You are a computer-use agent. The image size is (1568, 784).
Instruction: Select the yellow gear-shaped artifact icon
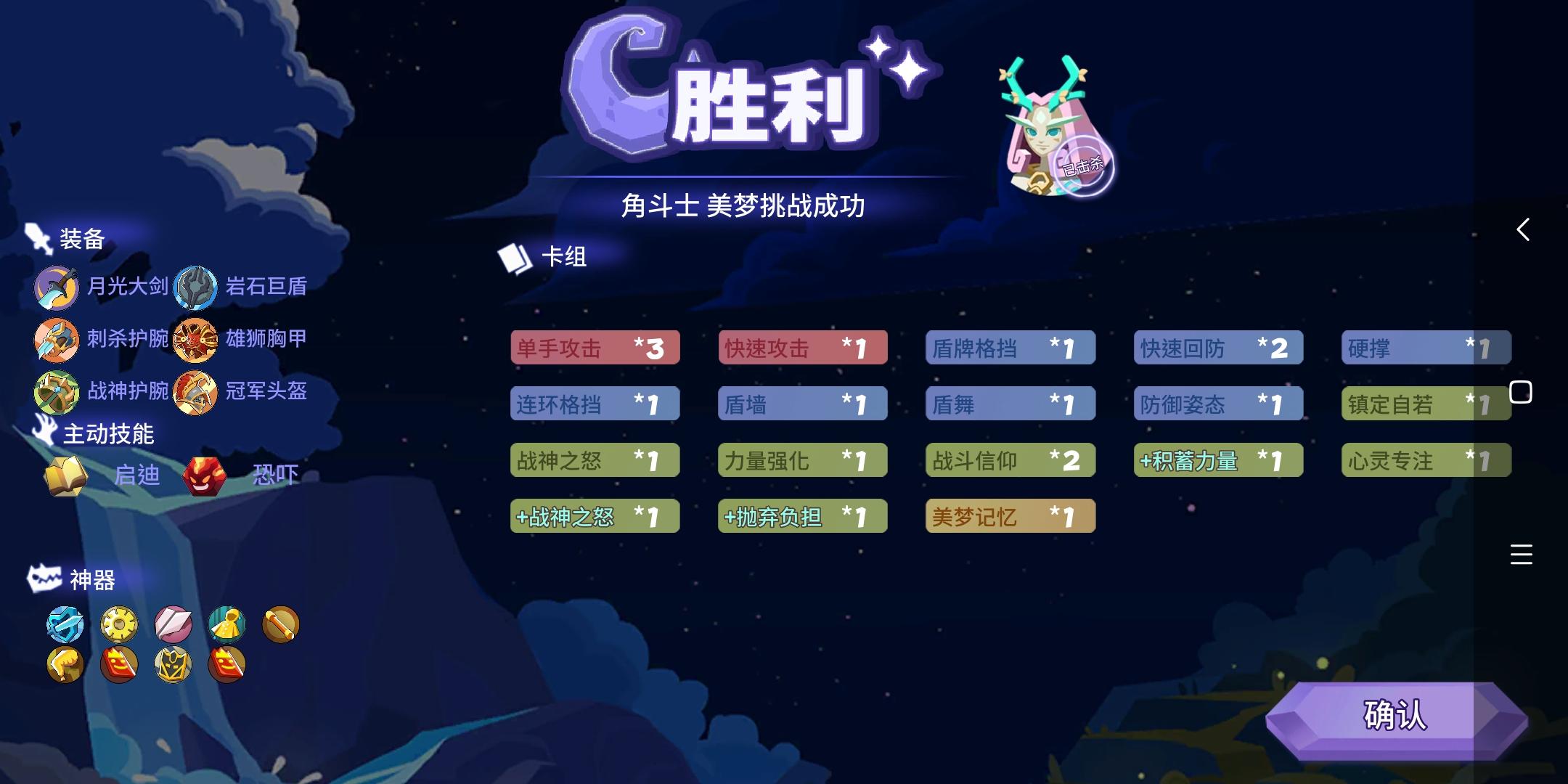point(119,624)
